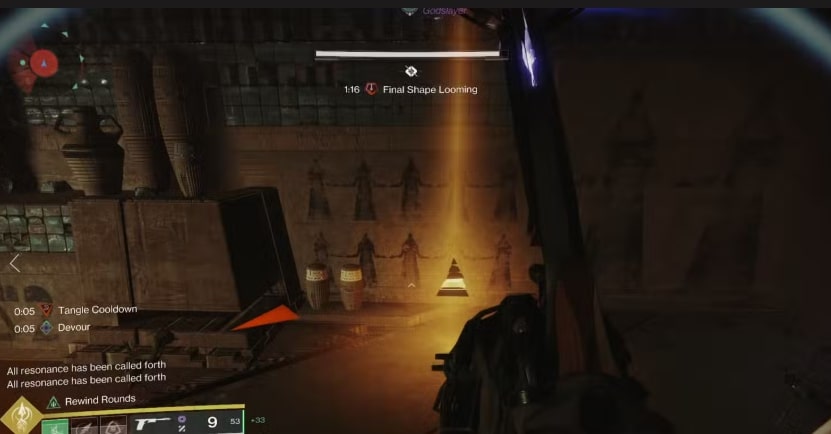Select the Devour buff icon
Screen dimensions: 831x434
tap(46, 328)
